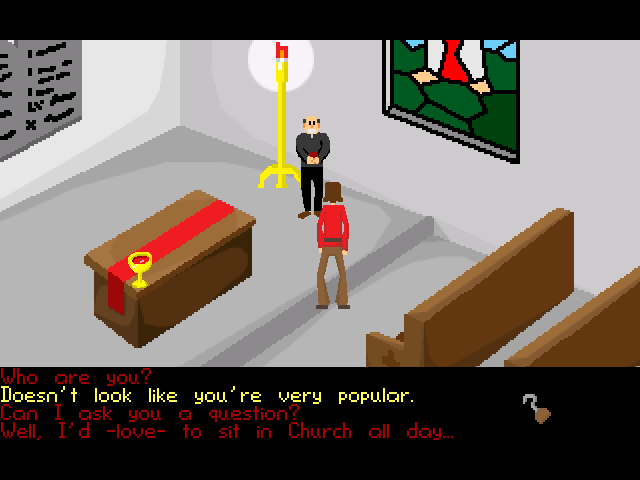
Task: Choose the "Who are you?" dialogue option
Action: click(78, 378)
